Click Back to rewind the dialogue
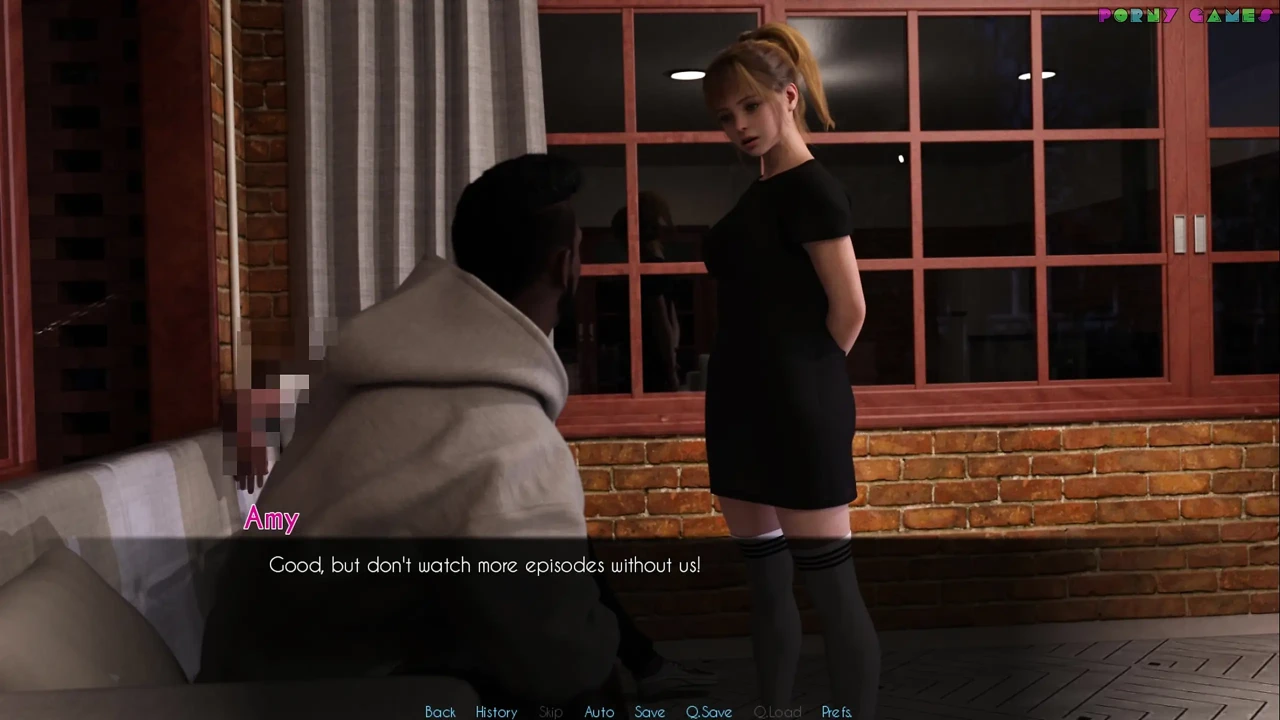The image size is (1280, 720). tap(440, 711)
